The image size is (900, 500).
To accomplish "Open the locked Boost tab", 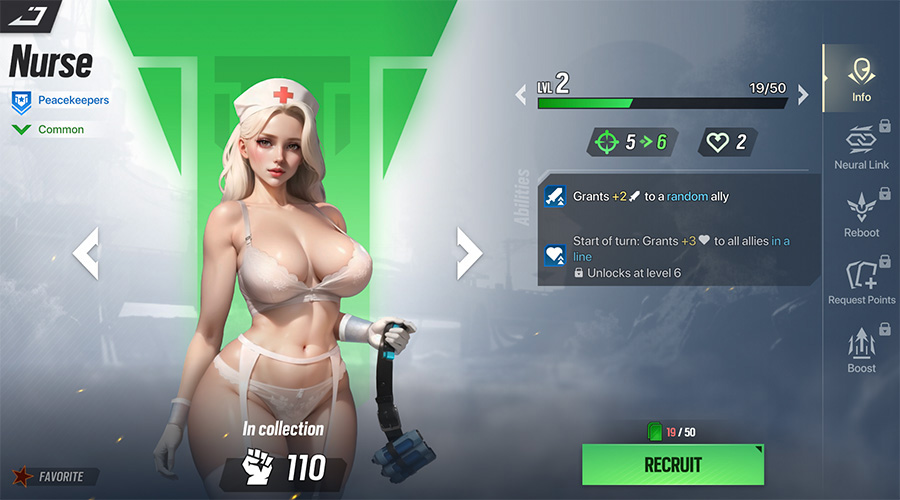I will 861,351.
